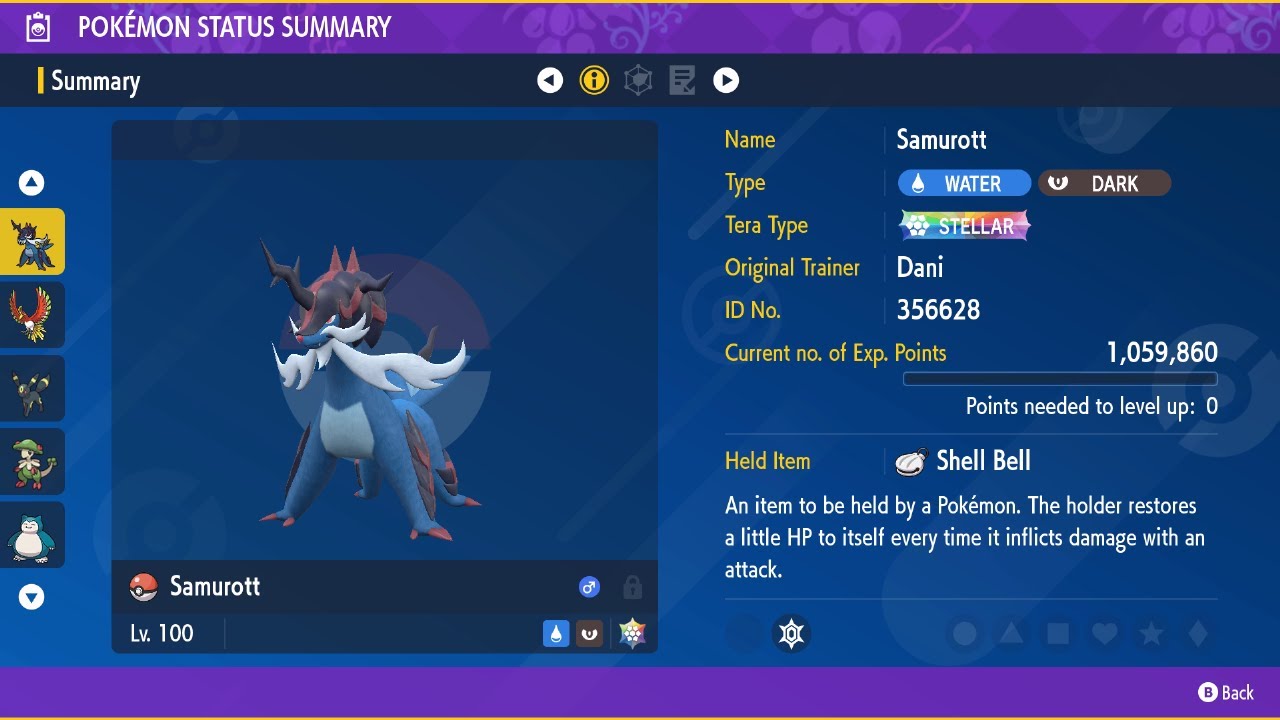Enable the star marking for Samurott
Image resolution: width=1280 pixels, height=720 pixels.
[1151, 633]
